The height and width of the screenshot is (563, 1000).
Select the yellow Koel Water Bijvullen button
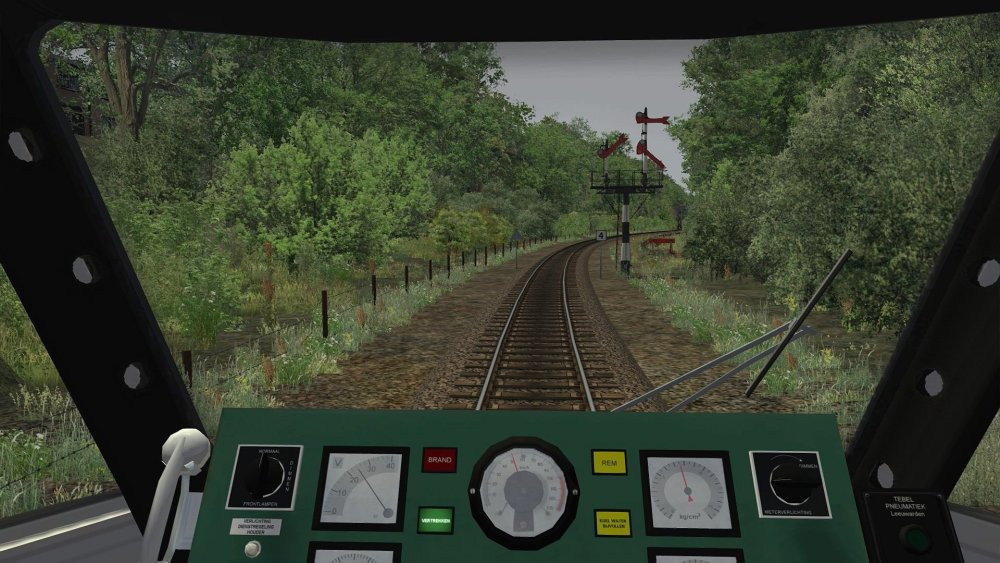click(612, 523)
